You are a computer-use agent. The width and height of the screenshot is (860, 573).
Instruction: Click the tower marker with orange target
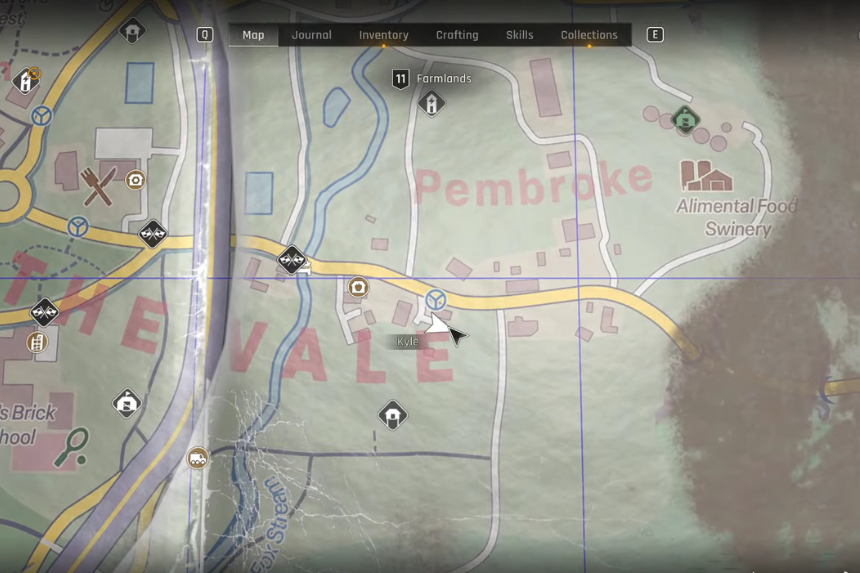26,80
